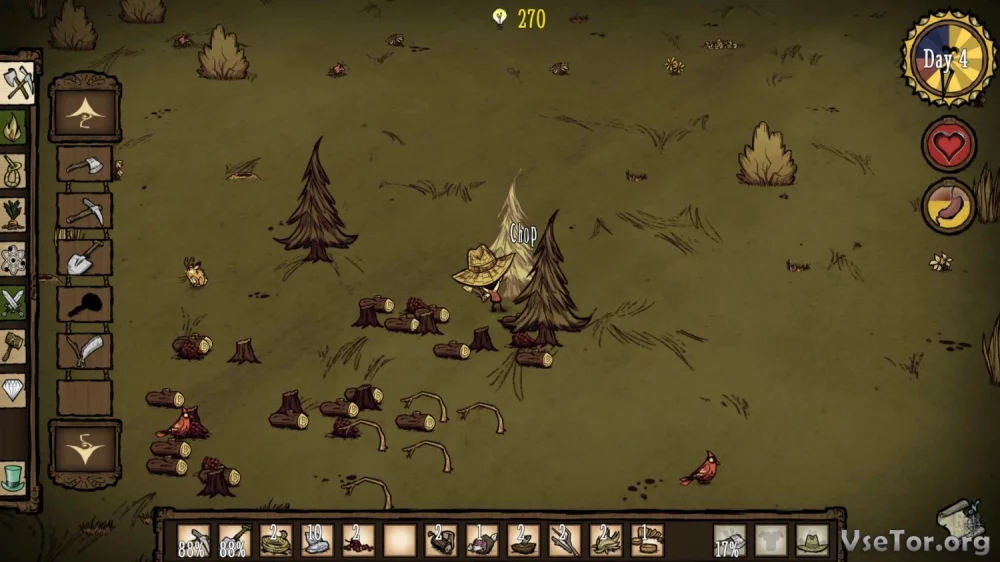This screenshot has height=562, width=1000.
Task: Open the Dress top hat tab
Action: click(x=13, y=477)
